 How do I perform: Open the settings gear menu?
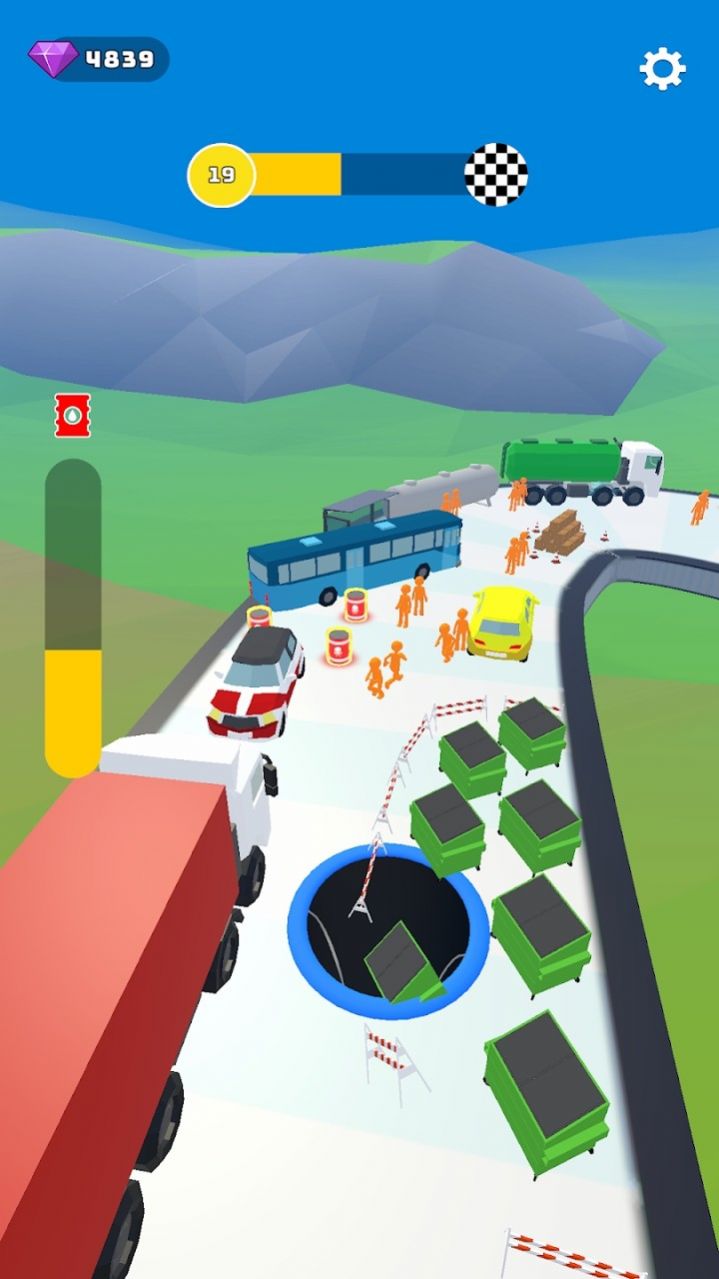click(x=662, y=68)
